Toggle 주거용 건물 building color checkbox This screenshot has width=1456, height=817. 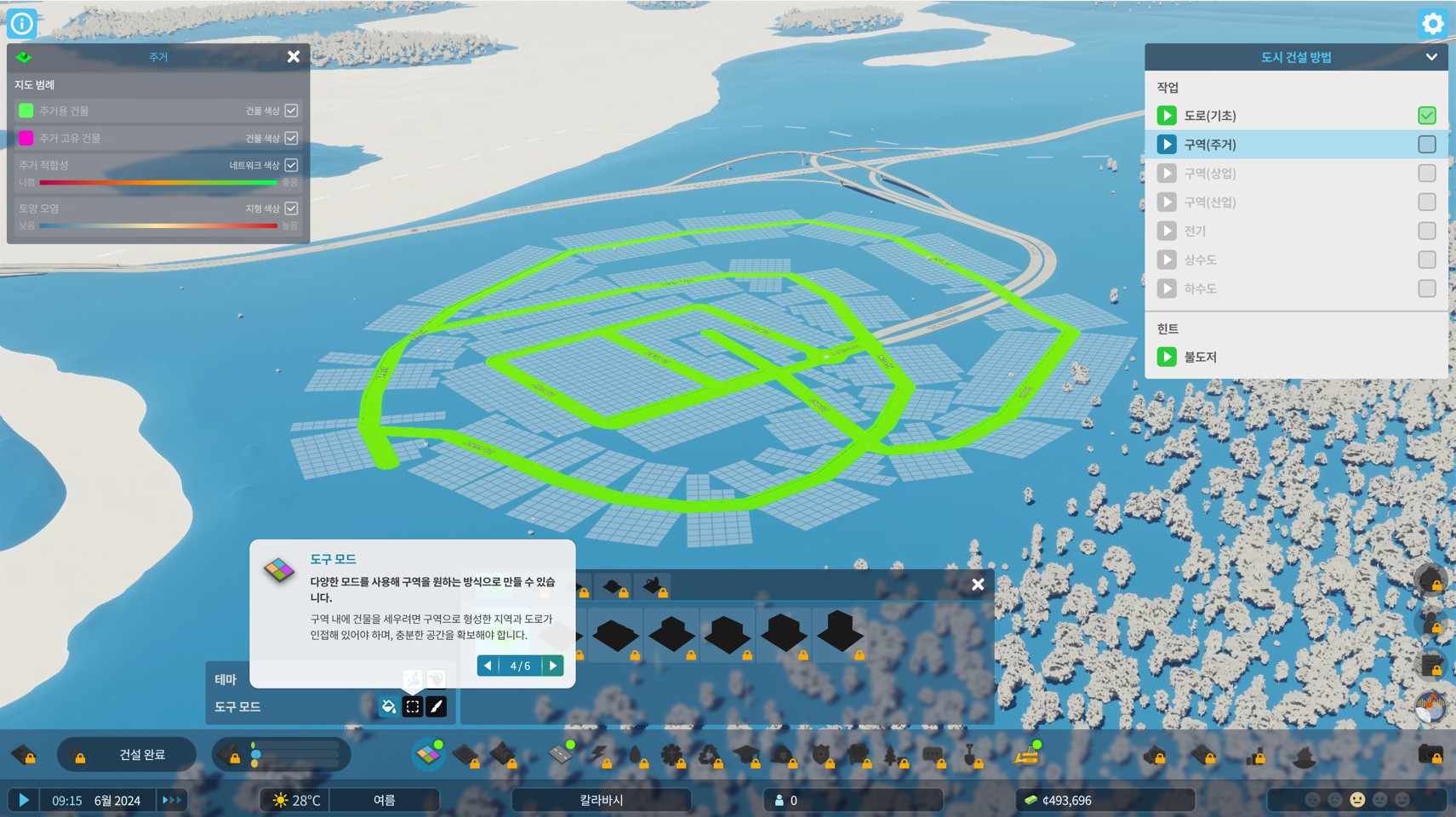click(291, 111)
